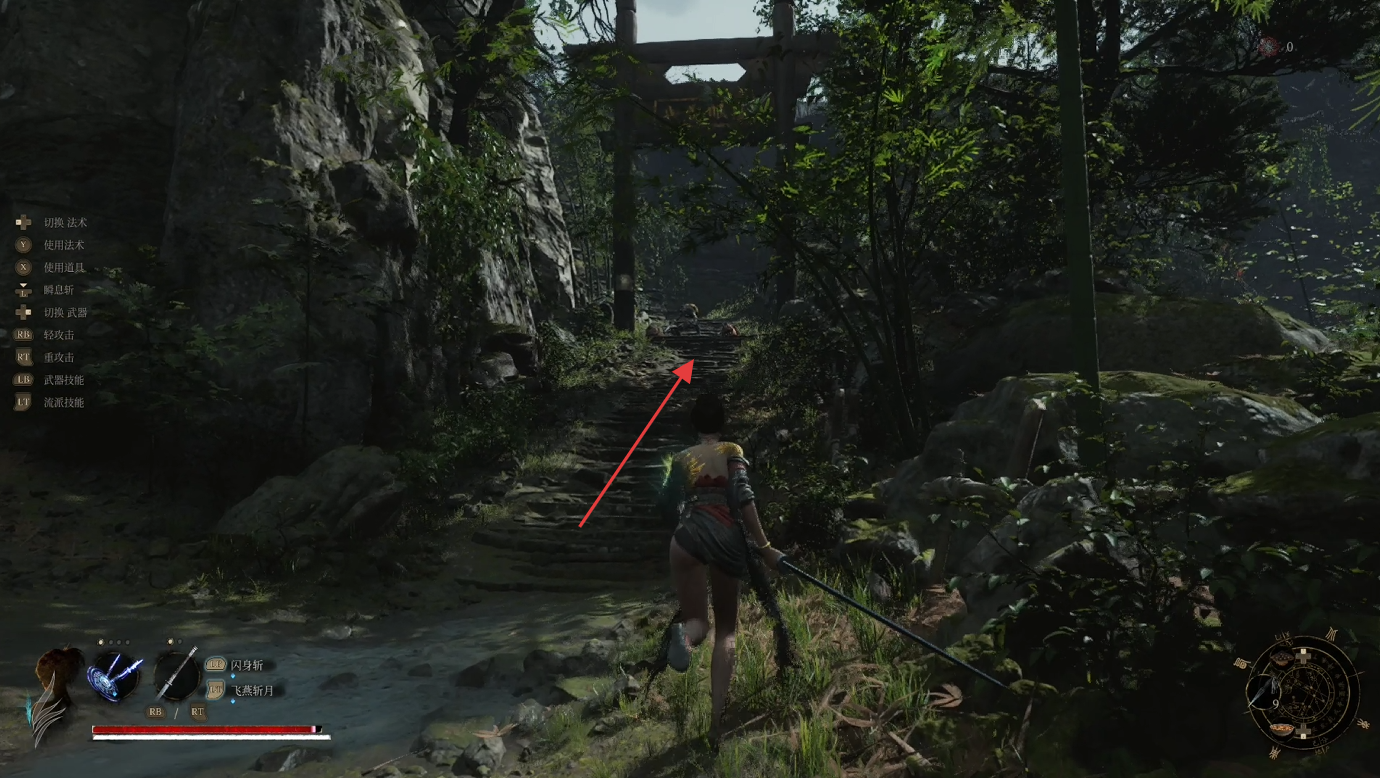
Task: Choose the 闪身斩 weapon skill label
Action: (246, 665)
